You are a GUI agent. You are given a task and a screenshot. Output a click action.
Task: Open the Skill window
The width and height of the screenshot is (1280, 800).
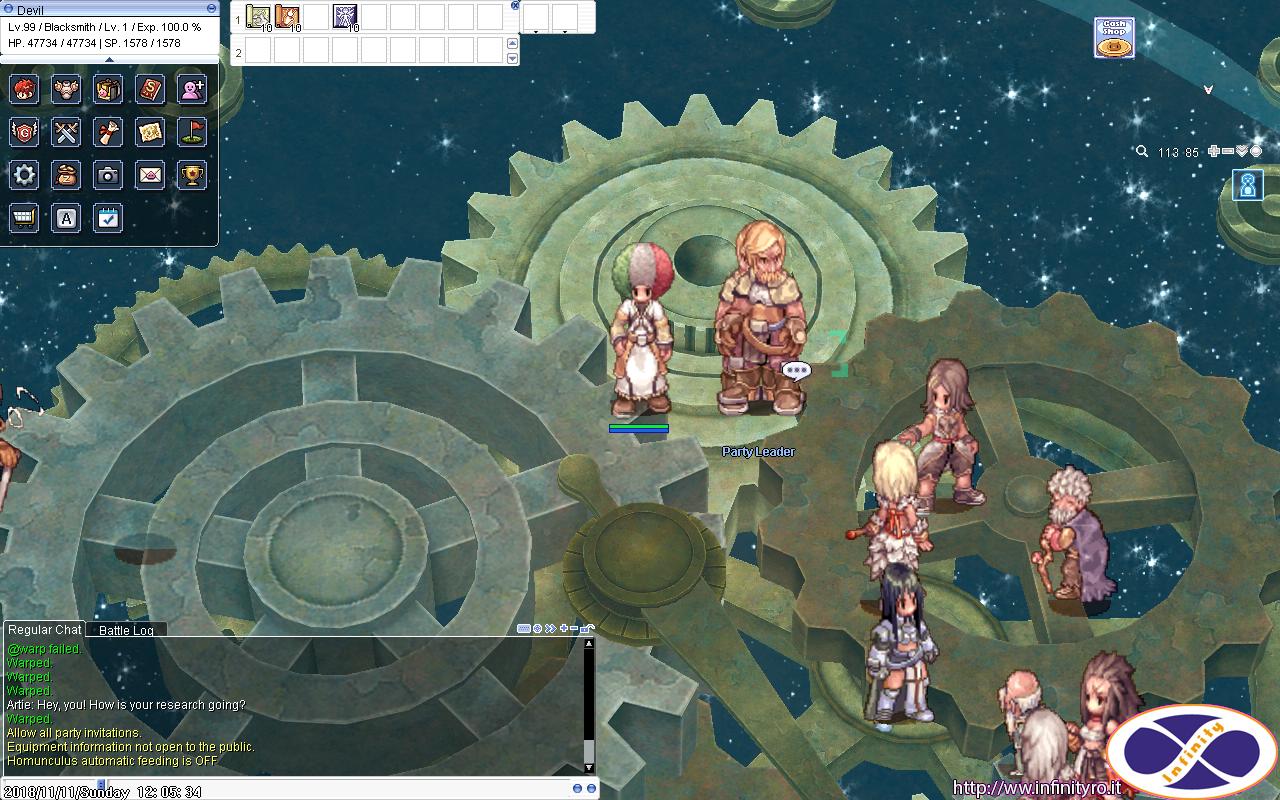click(x=150, y=89)
